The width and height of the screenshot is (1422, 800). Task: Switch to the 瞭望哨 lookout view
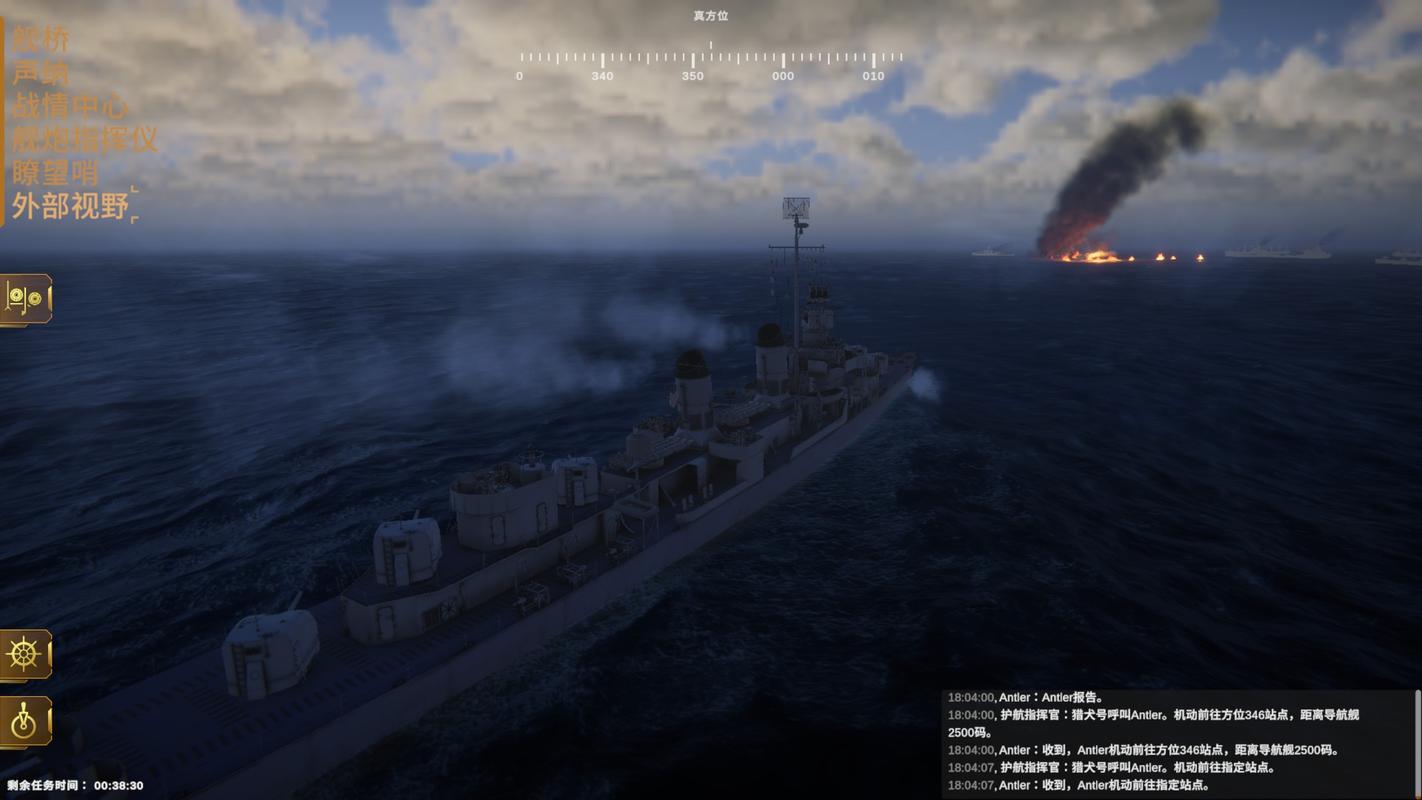point(55,172)
